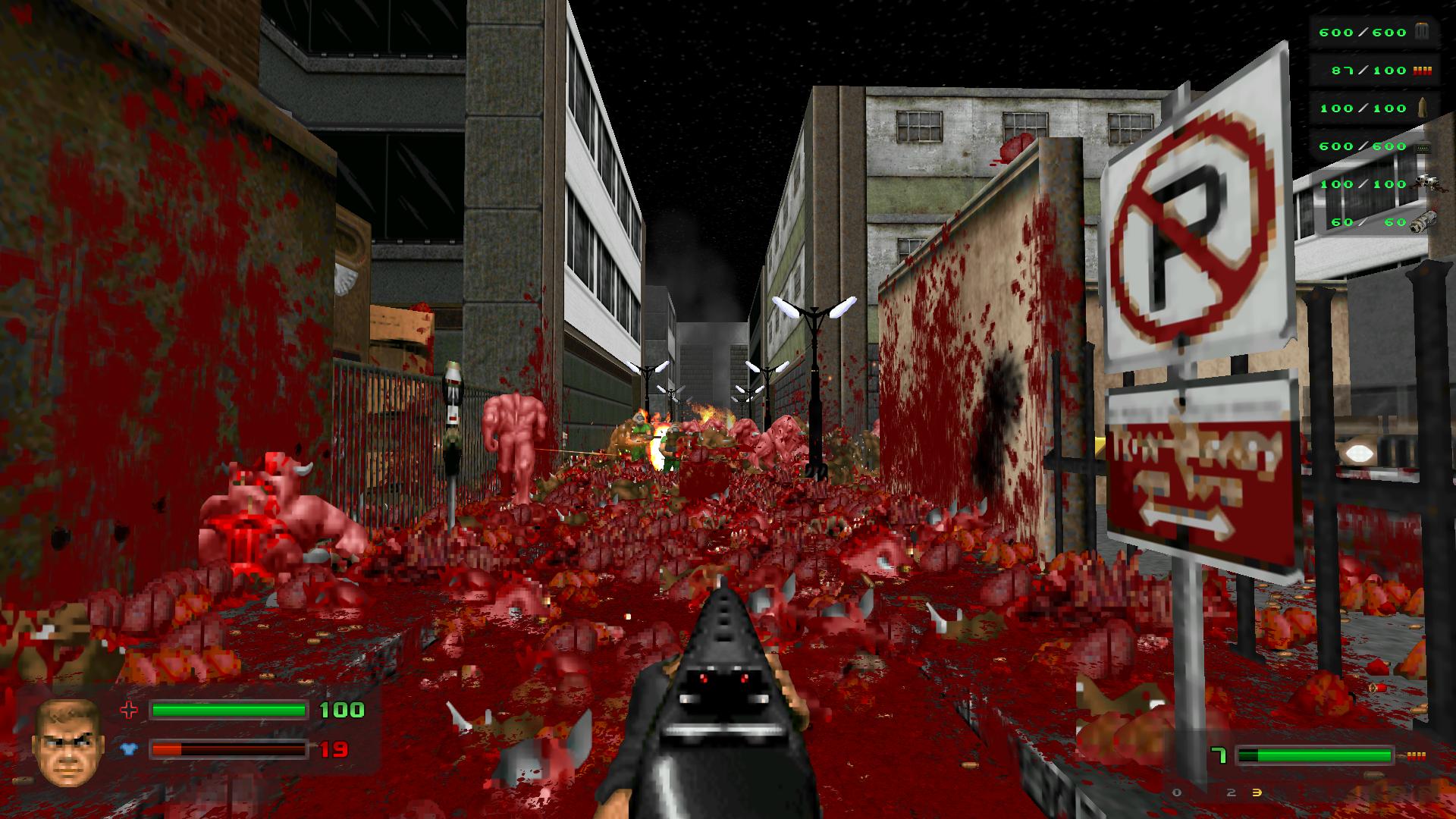
Task: Select the health value 100 readout
Action: [x=342, y=711]
